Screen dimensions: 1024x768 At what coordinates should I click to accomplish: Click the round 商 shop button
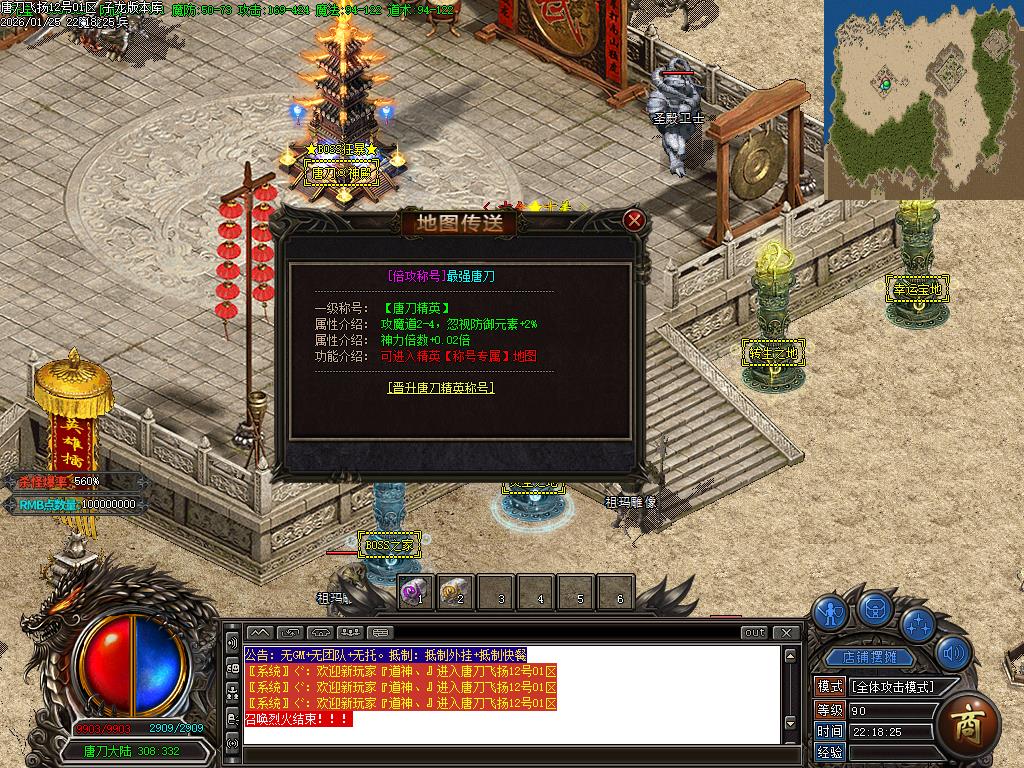tap(967, 722)
